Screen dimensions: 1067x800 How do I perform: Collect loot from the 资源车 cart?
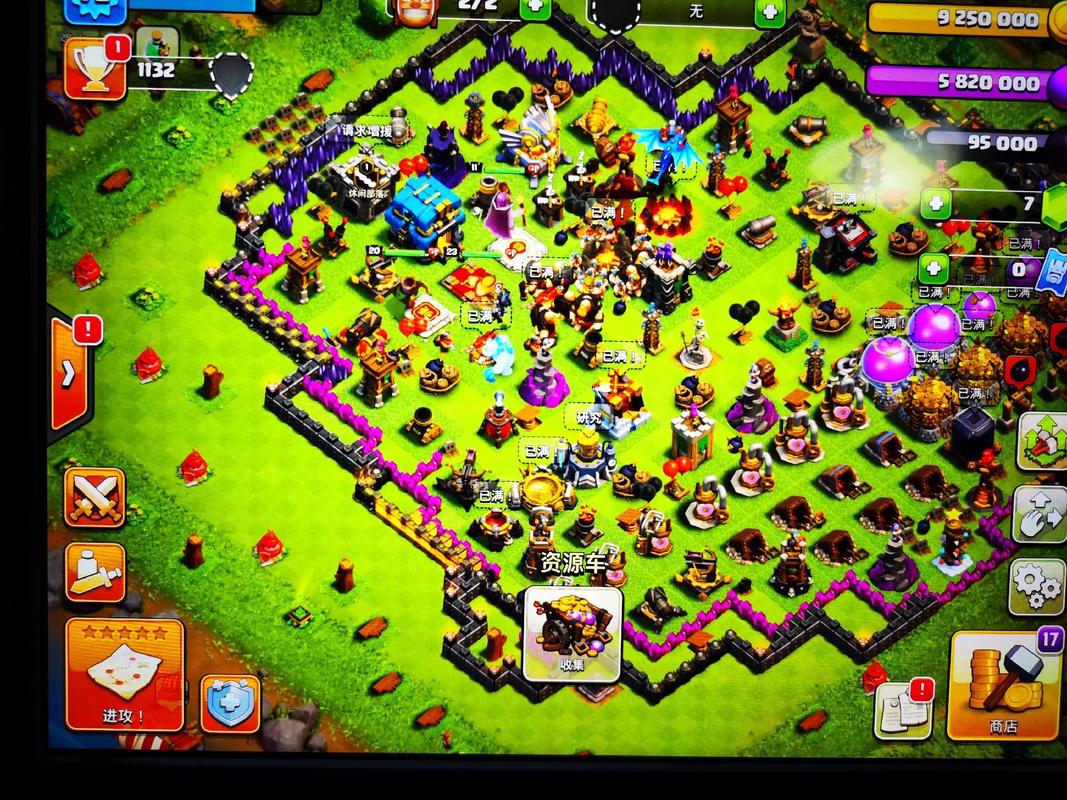(573, 629)
